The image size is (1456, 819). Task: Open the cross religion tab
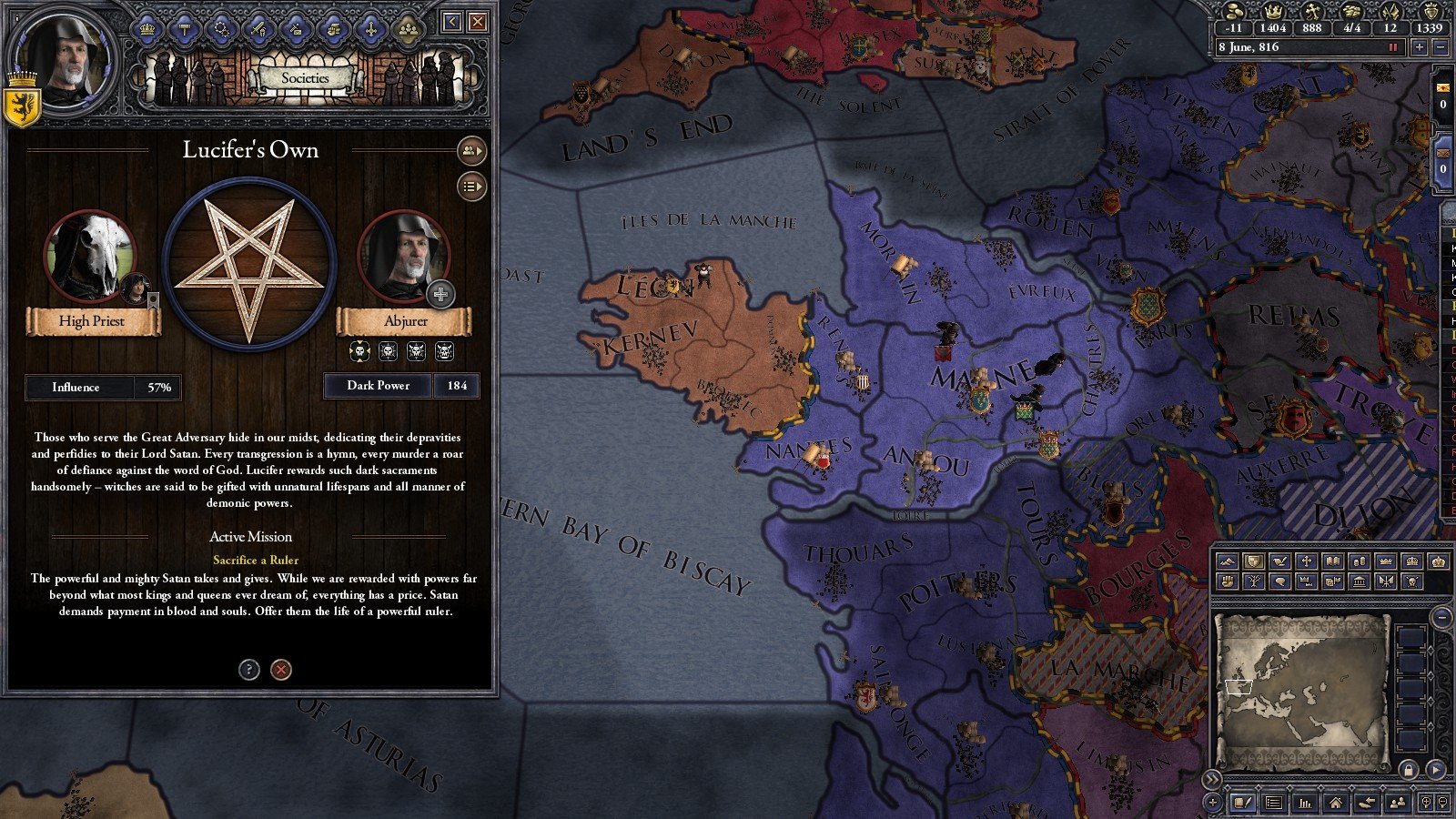click(370, 29)
